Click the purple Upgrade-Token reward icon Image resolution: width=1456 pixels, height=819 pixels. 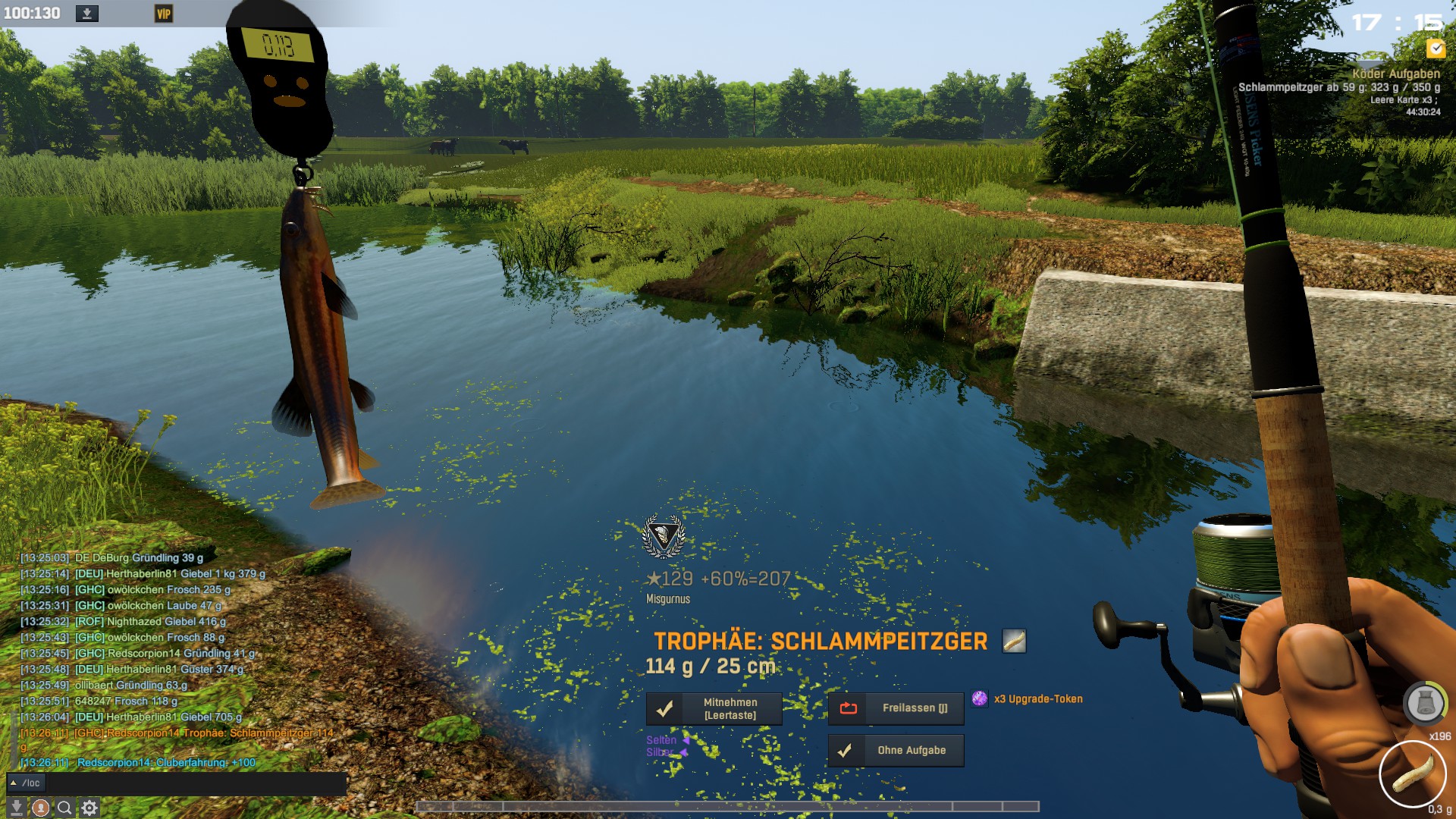[980, 698]
